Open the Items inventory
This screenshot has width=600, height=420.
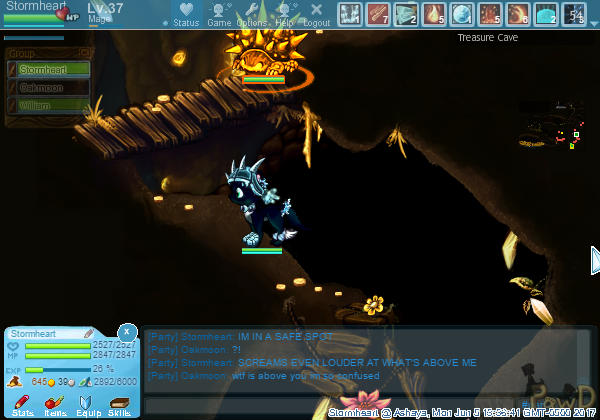56,404
